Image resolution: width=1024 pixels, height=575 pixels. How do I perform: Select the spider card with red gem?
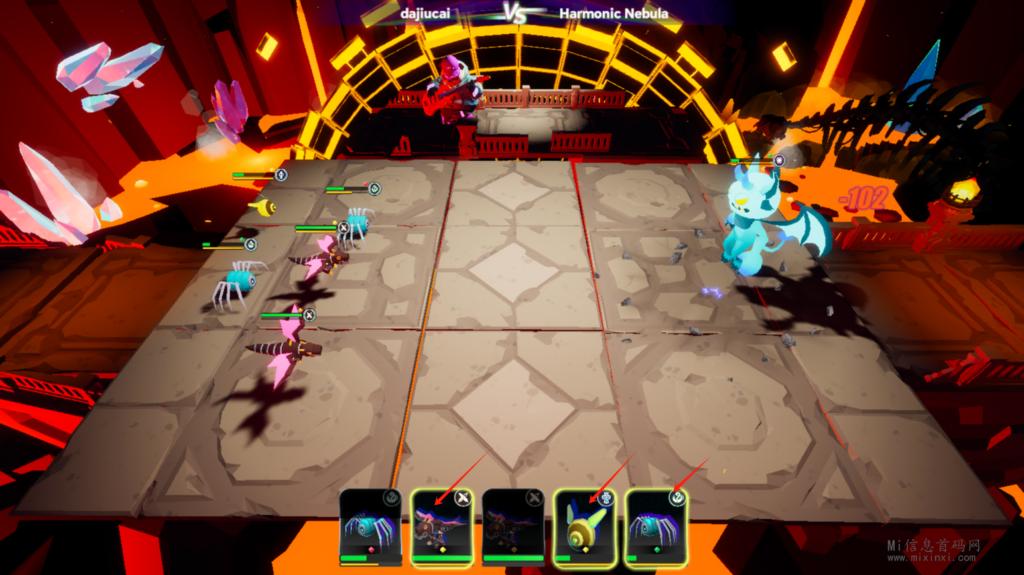point(370,526)
